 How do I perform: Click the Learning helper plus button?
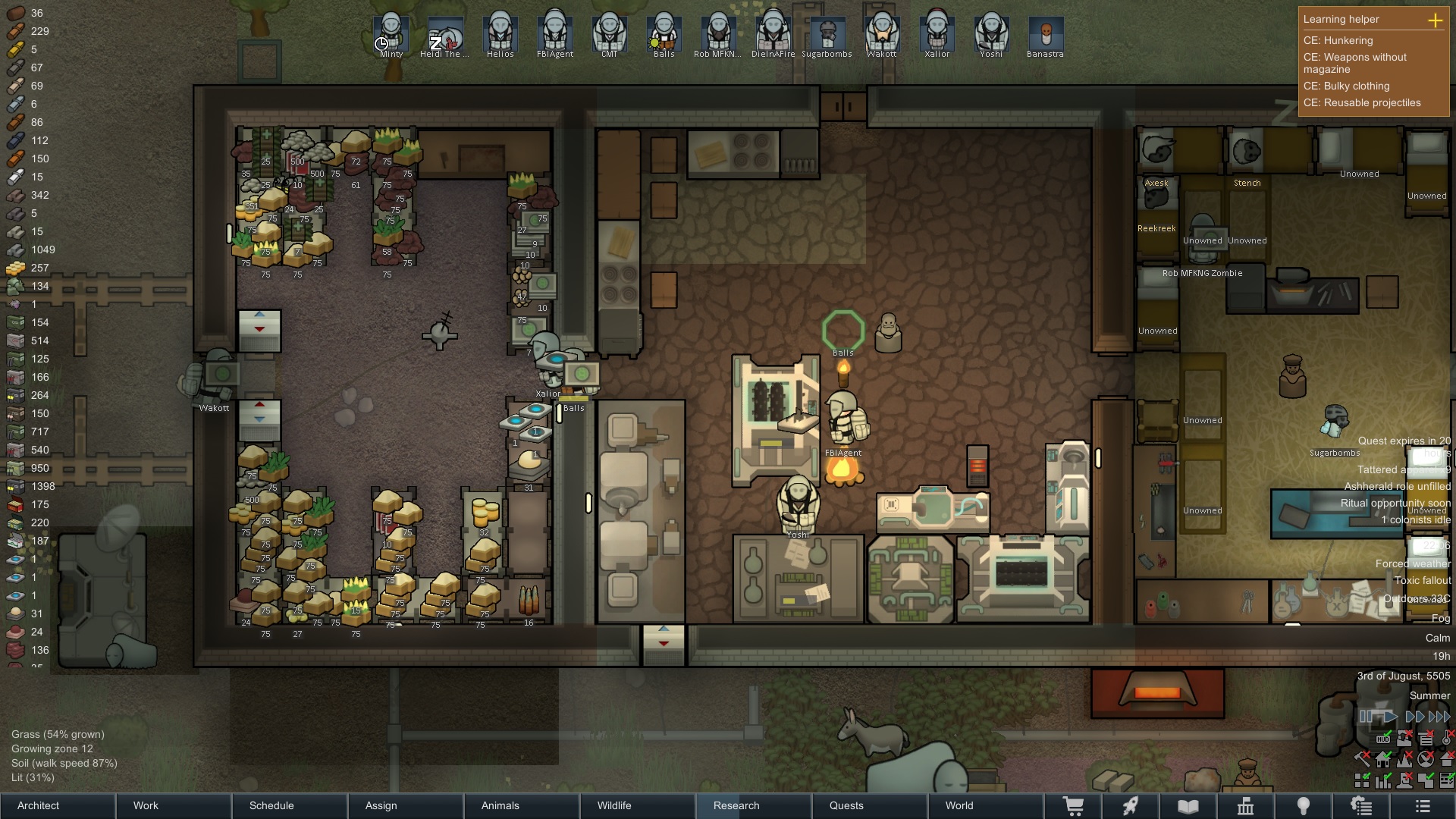click(1435, 20)
